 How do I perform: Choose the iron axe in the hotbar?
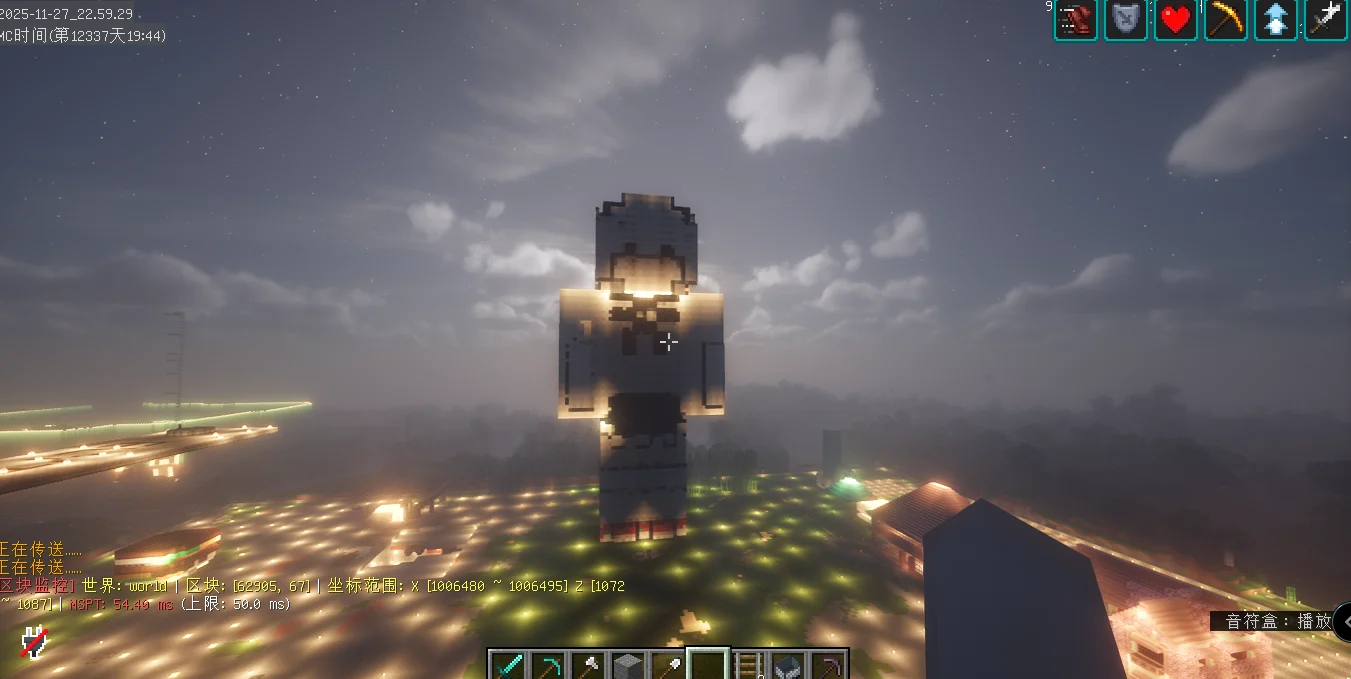pos(588,665)
